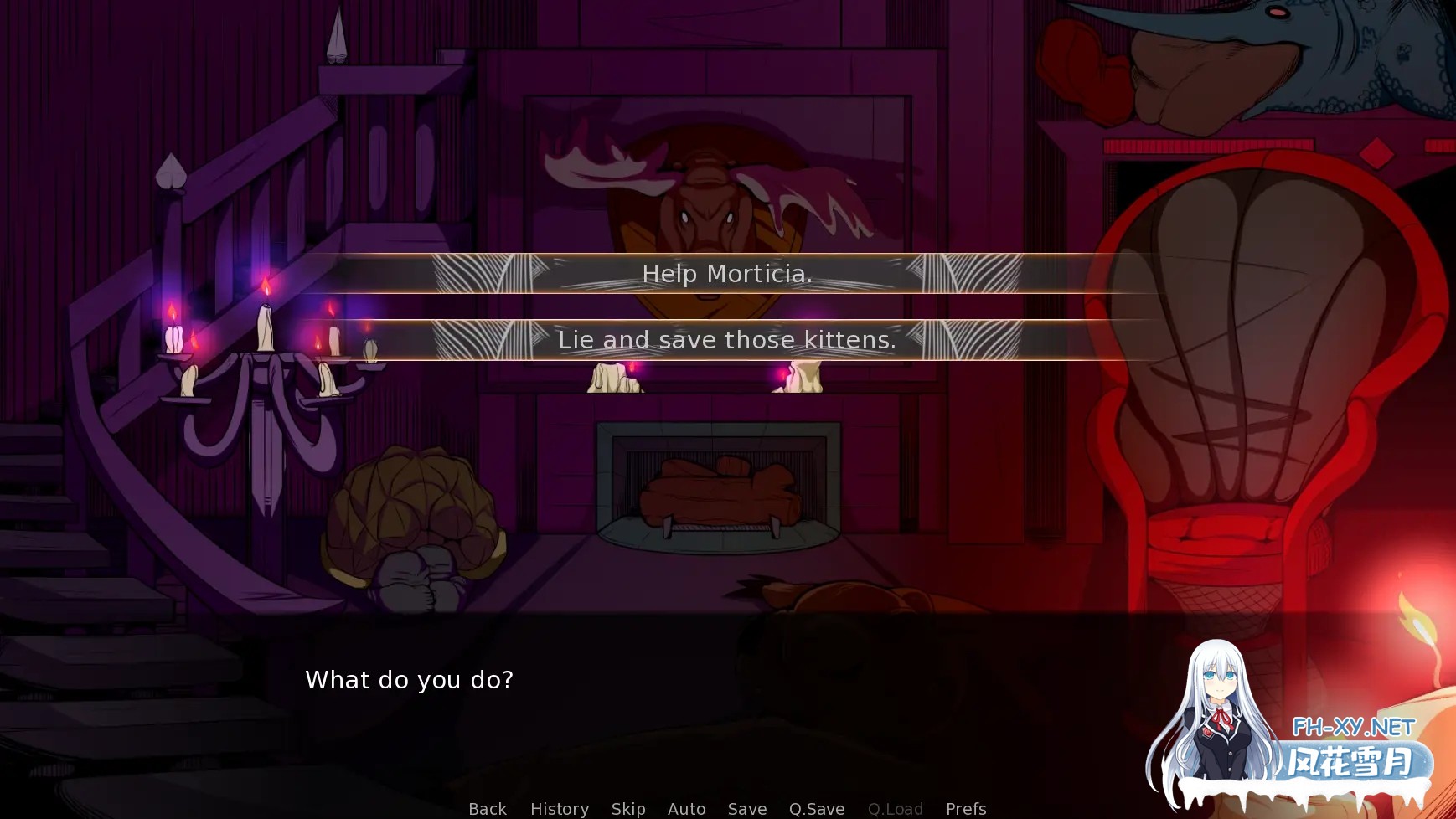Open the dialogue History log
1456x819 pixels.
560,809
